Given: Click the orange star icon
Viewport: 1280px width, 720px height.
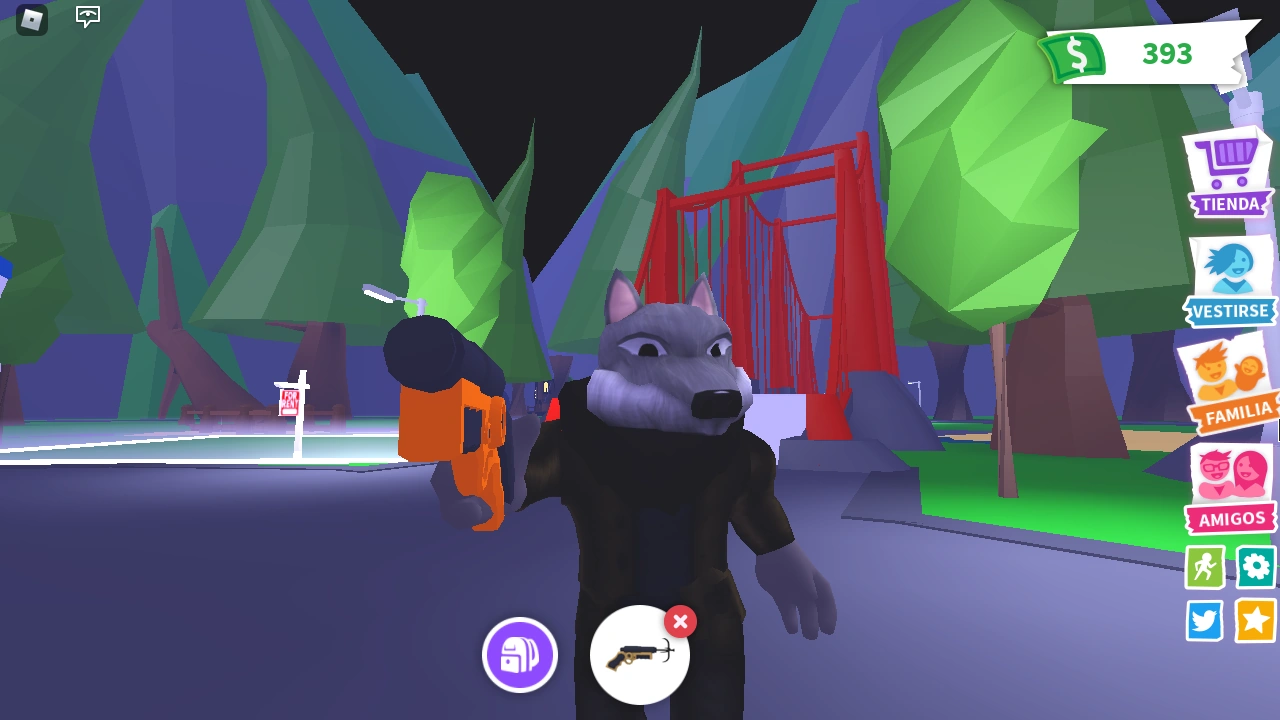Looking at the screenshot, I should click(x=1256, y=620).
